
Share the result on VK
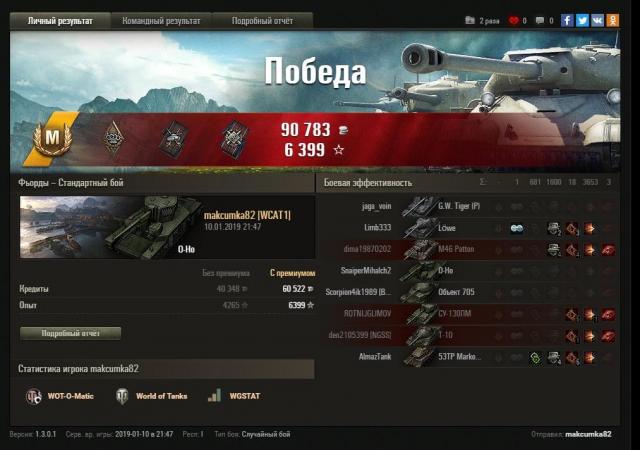(x=597, y=20)
